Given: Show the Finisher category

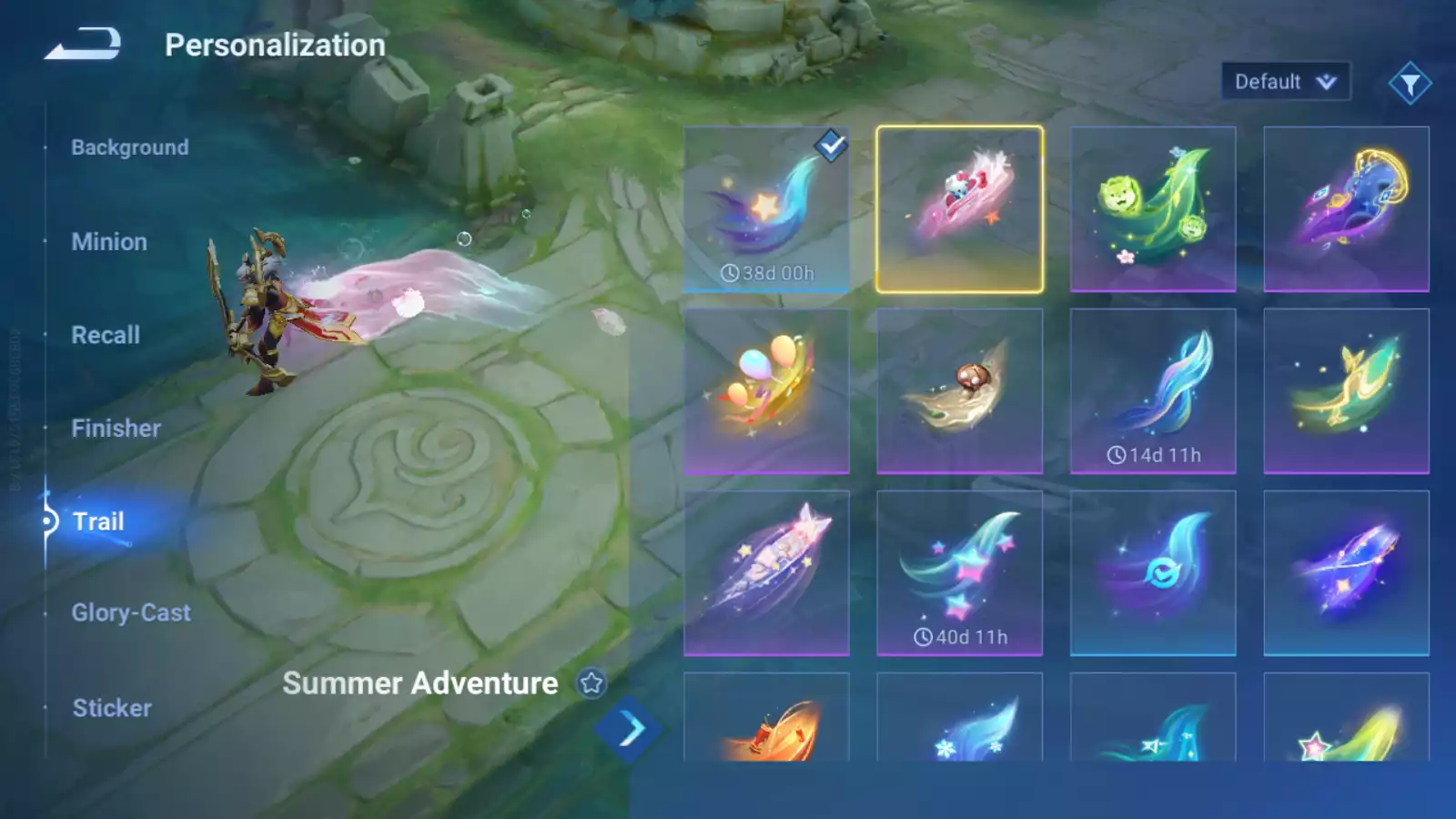Looking at the screenshot, I should [x=116, y=429].
